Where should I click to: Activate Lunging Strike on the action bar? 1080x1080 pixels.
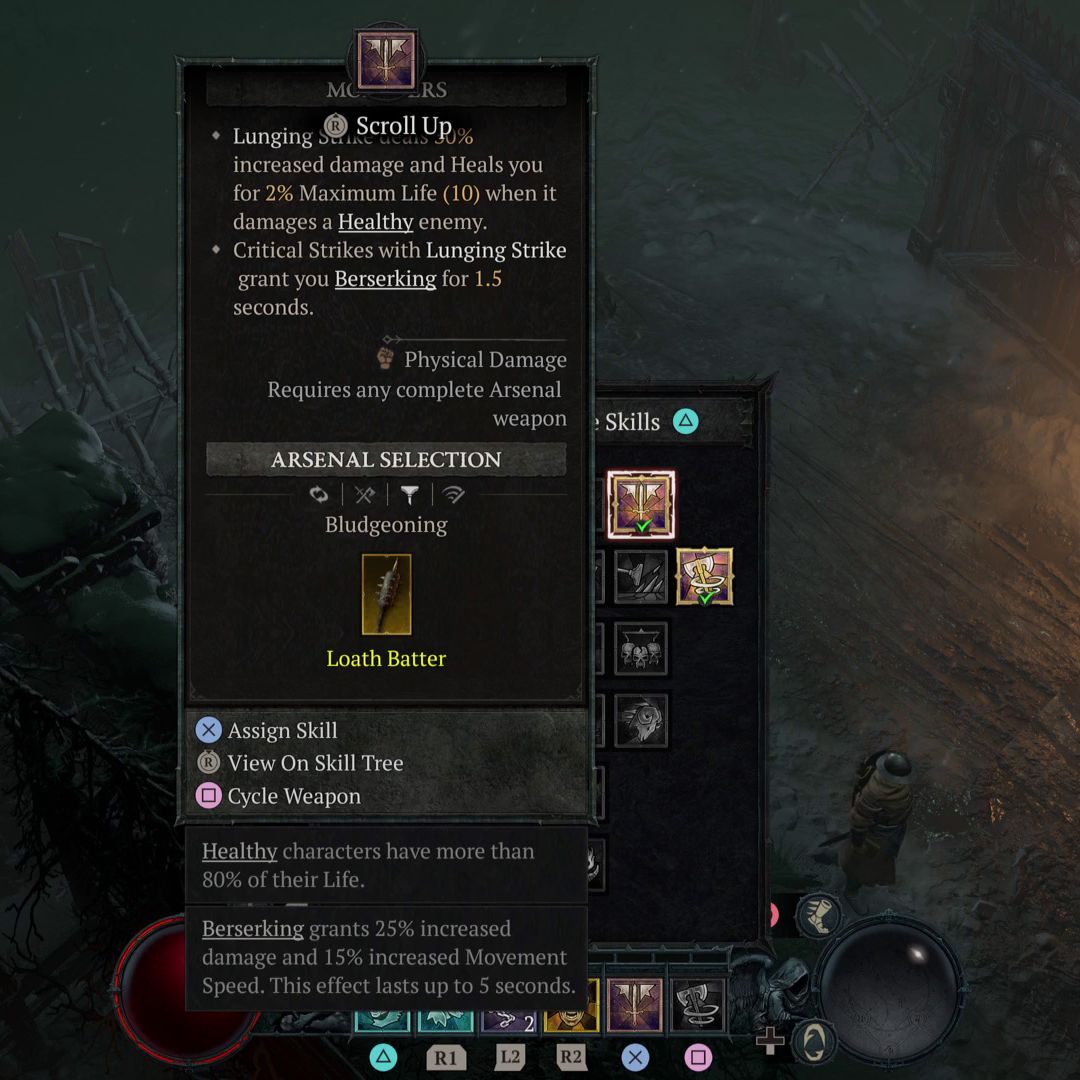click(635, 1004)
